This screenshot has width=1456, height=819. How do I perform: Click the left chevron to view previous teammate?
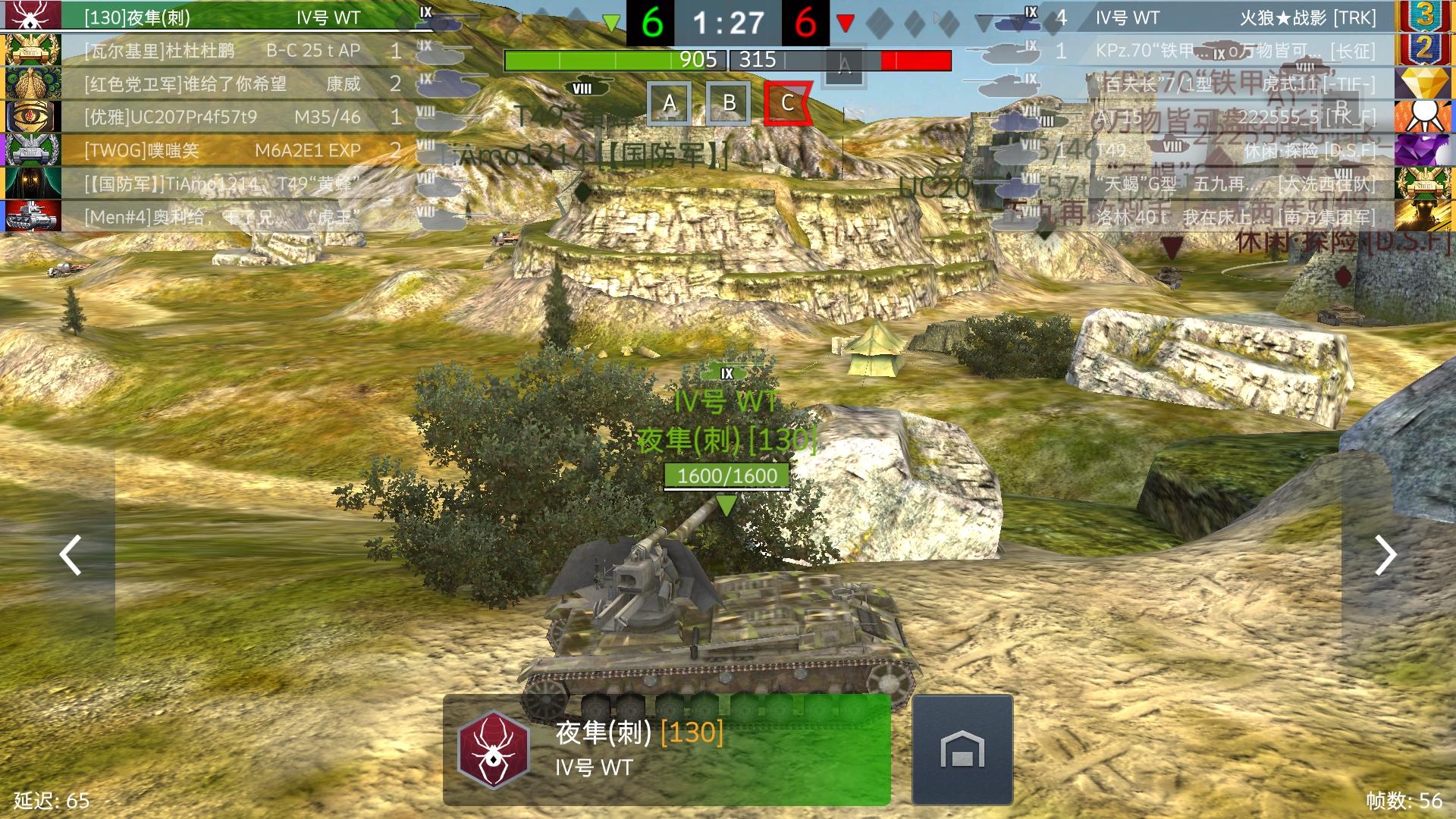[x=70, y=556]
